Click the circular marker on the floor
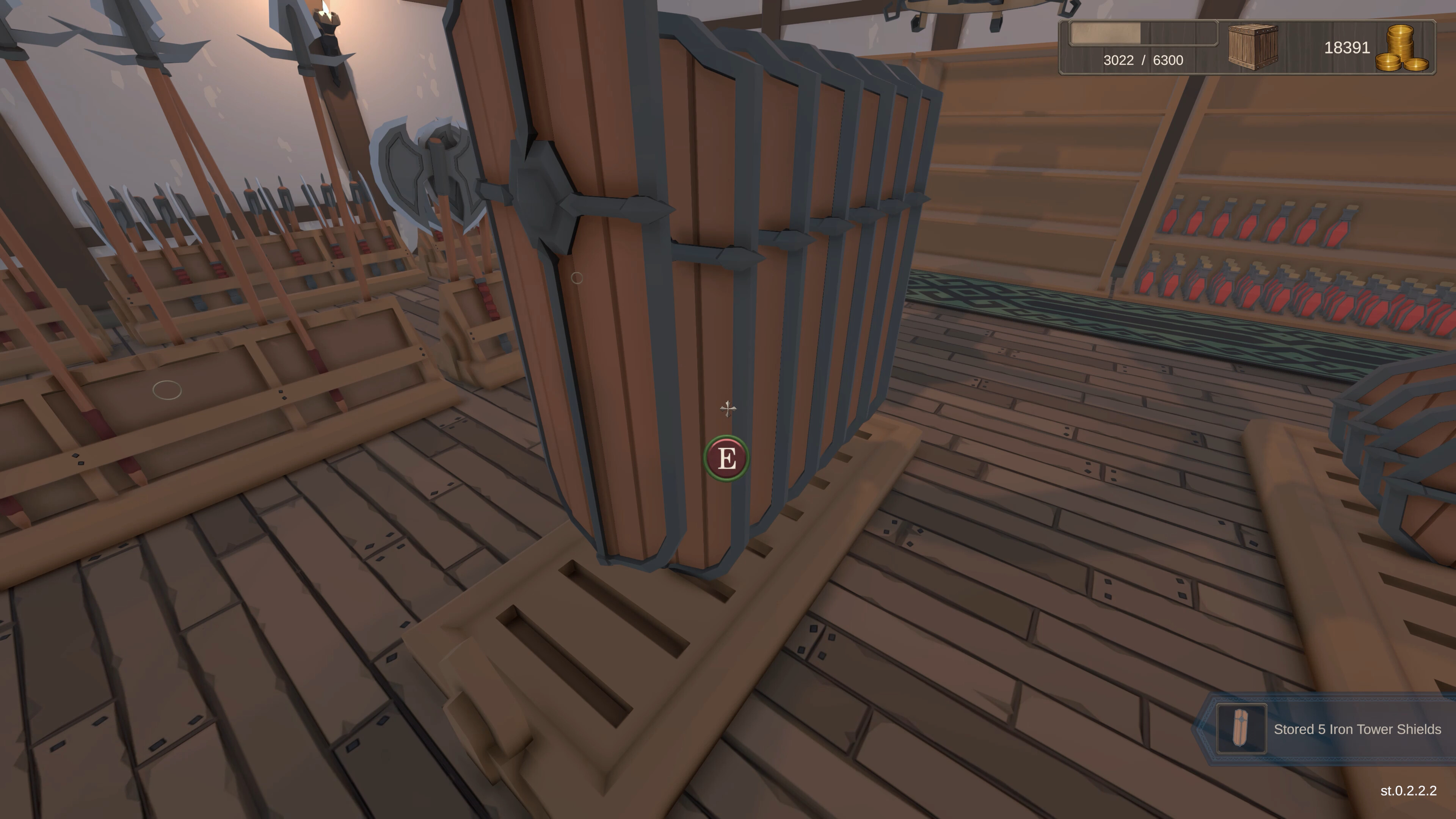This screenshot has width=1456, height=819. [167, 390]
